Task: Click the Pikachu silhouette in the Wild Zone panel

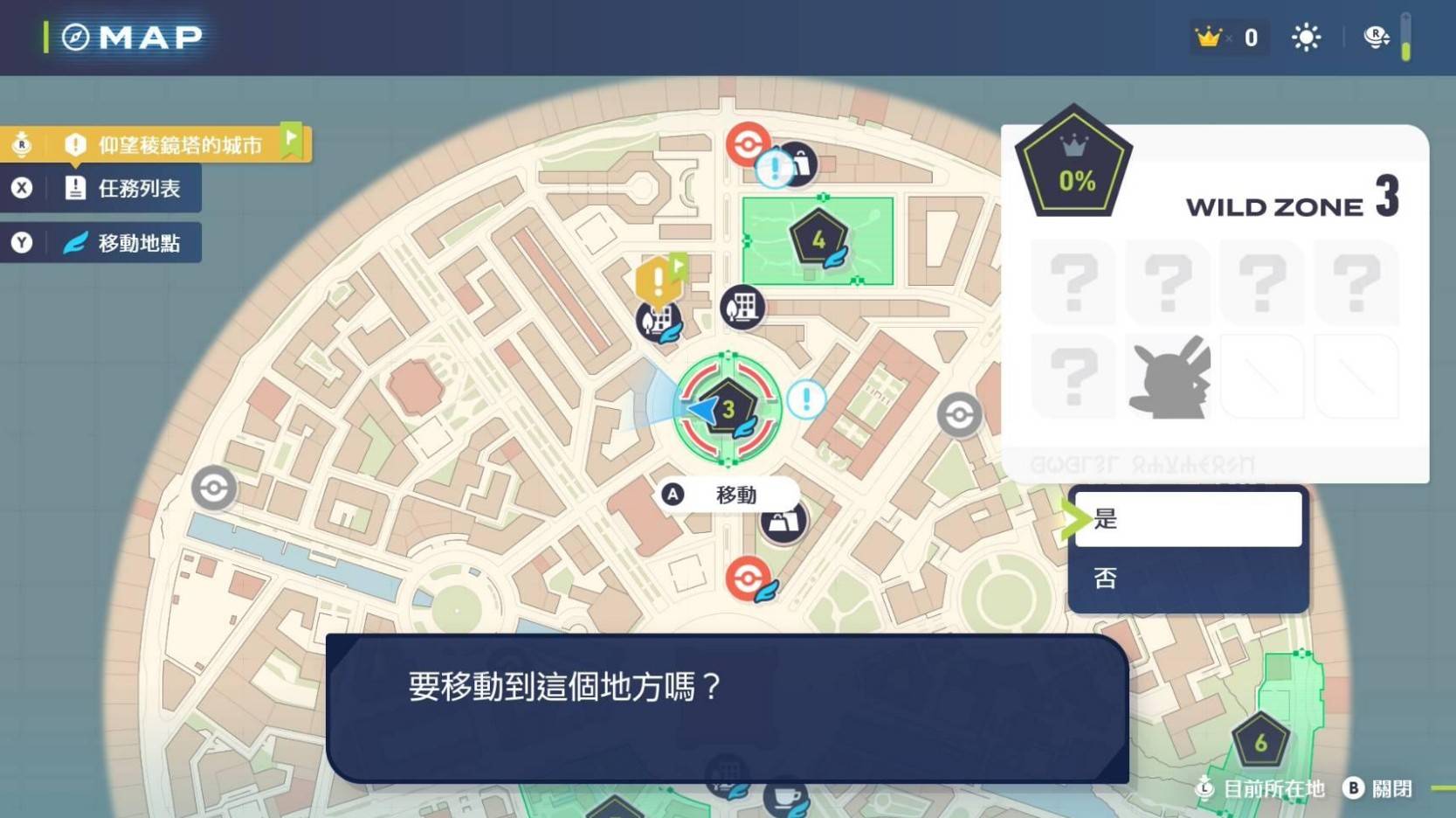Action: pos(1168,378)
